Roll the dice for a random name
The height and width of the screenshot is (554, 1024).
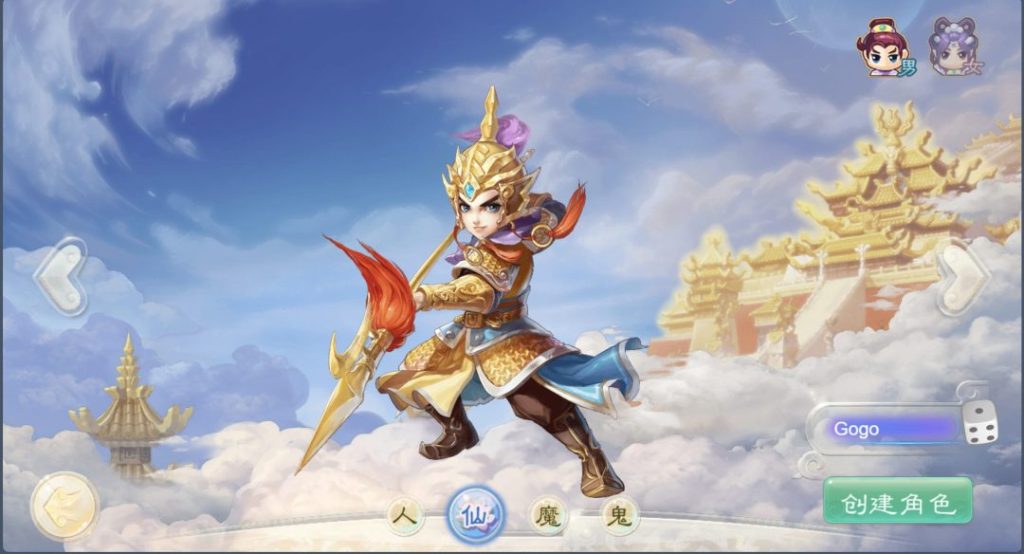[x=980, y=428]
